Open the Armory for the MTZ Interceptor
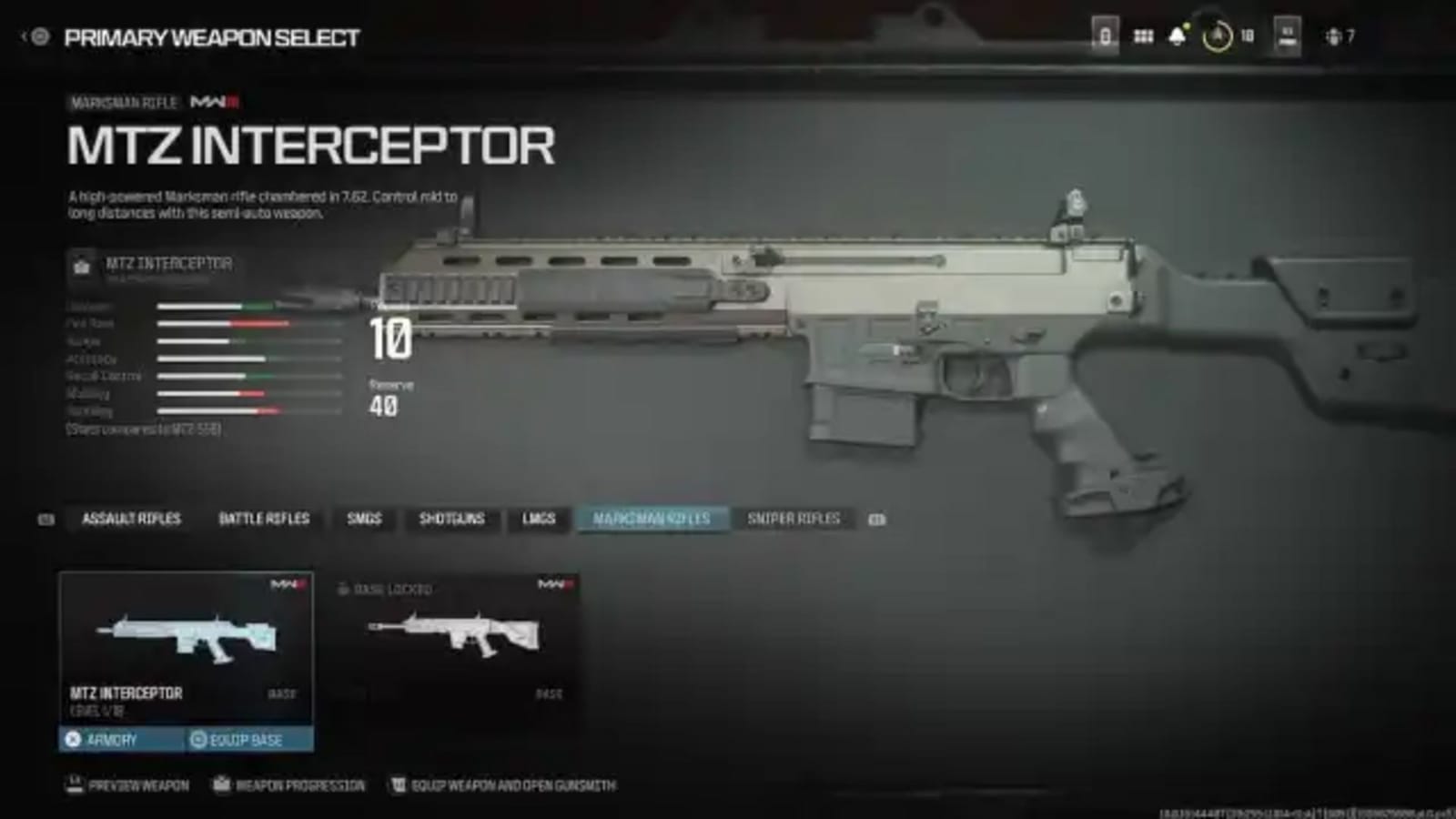The image size is (1456, 819). pos(121,740)
